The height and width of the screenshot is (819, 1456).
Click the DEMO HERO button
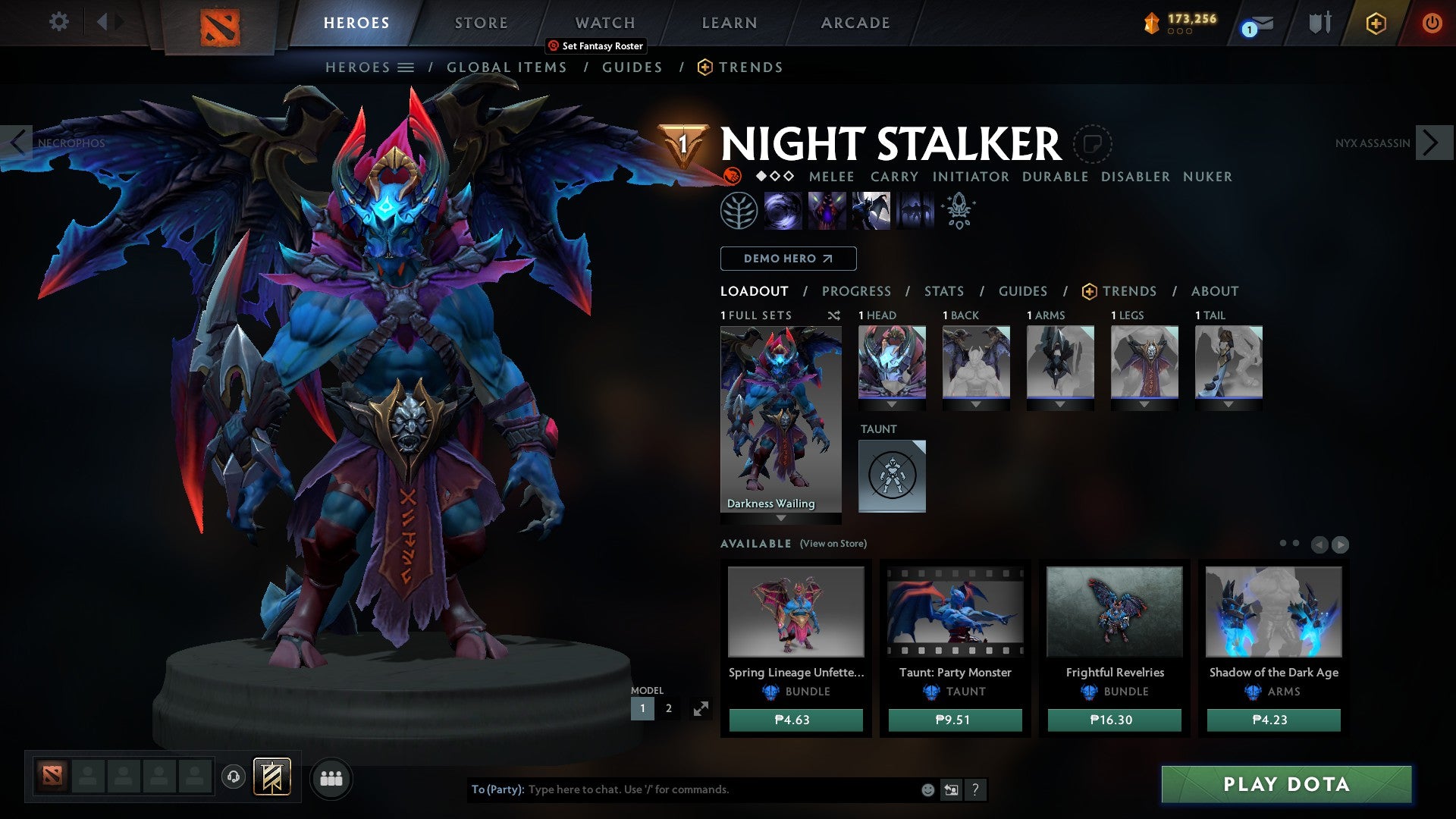tap(786, 258)
